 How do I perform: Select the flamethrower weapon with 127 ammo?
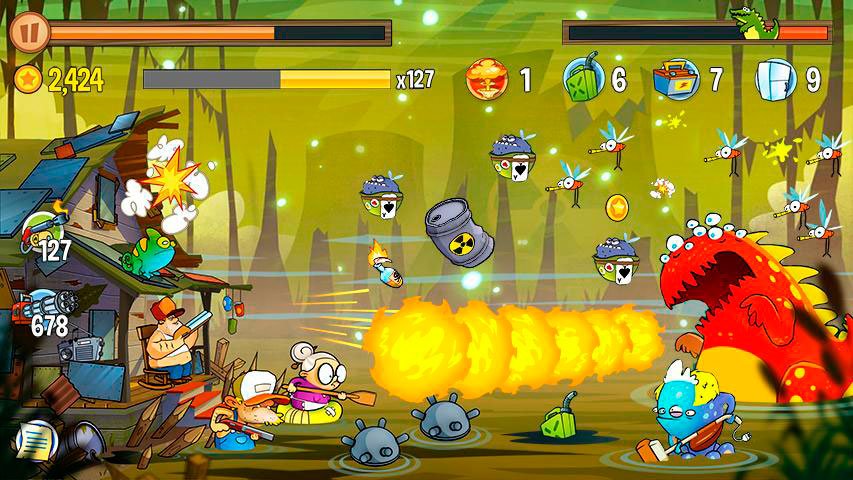43,233
